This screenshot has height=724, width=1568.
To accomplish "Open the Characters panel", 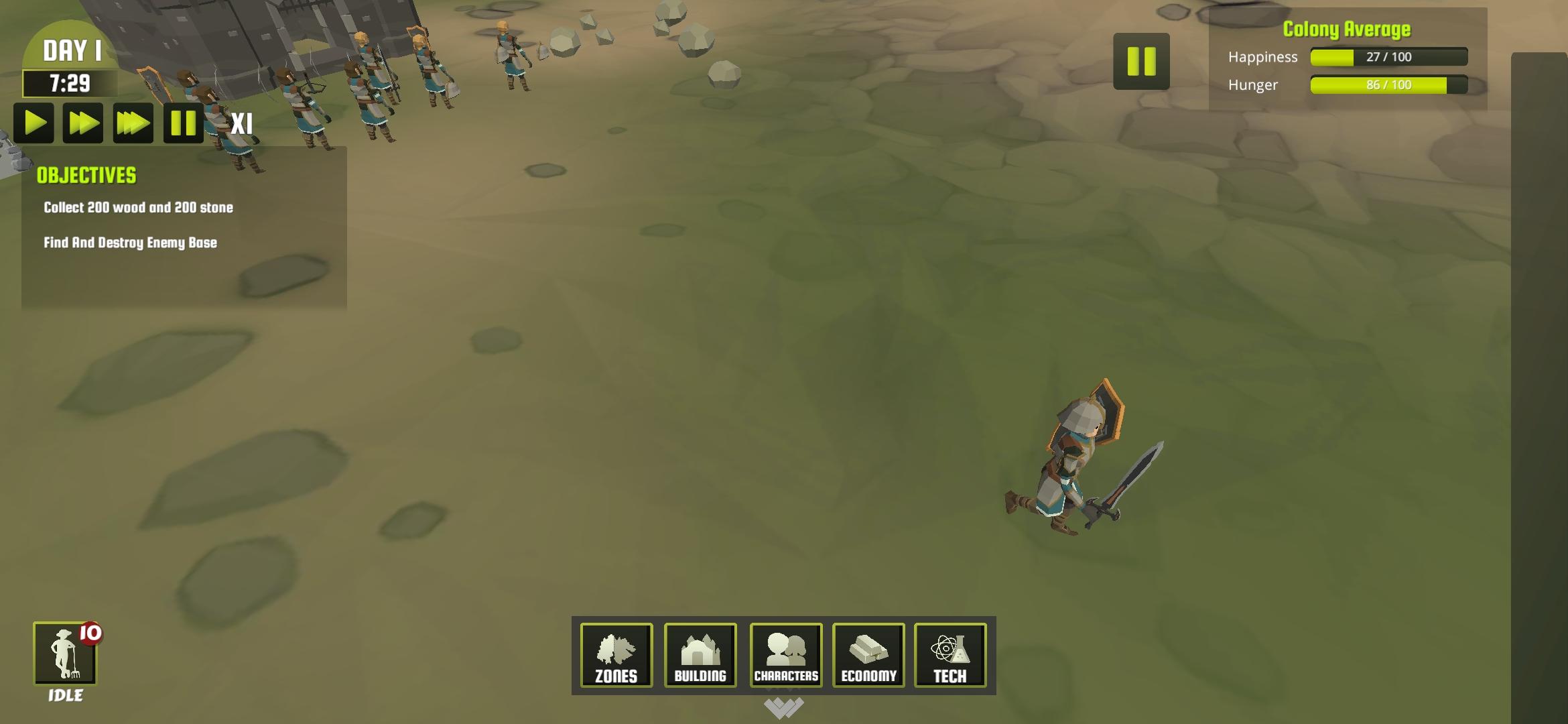I will pos(785,656).
